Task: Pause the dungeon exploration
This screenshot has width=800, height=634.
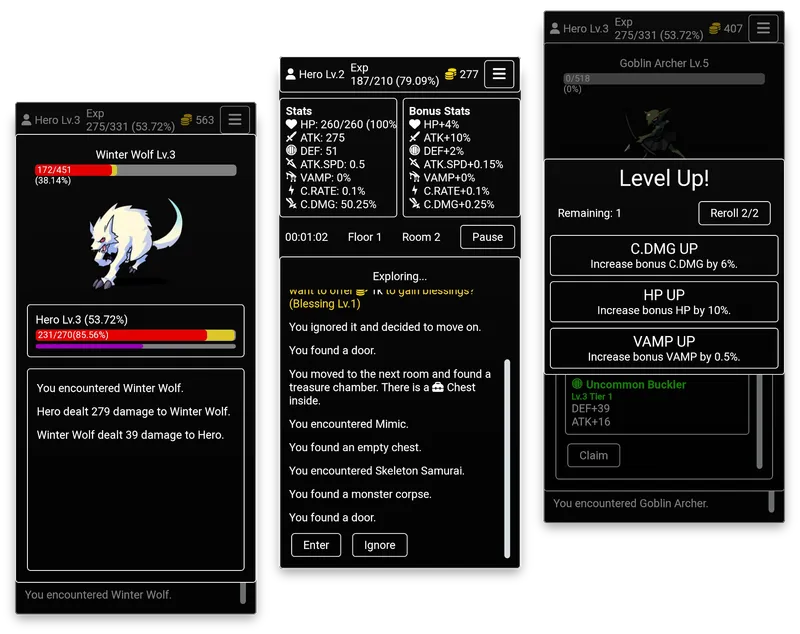Action: (x=487, y=237)
